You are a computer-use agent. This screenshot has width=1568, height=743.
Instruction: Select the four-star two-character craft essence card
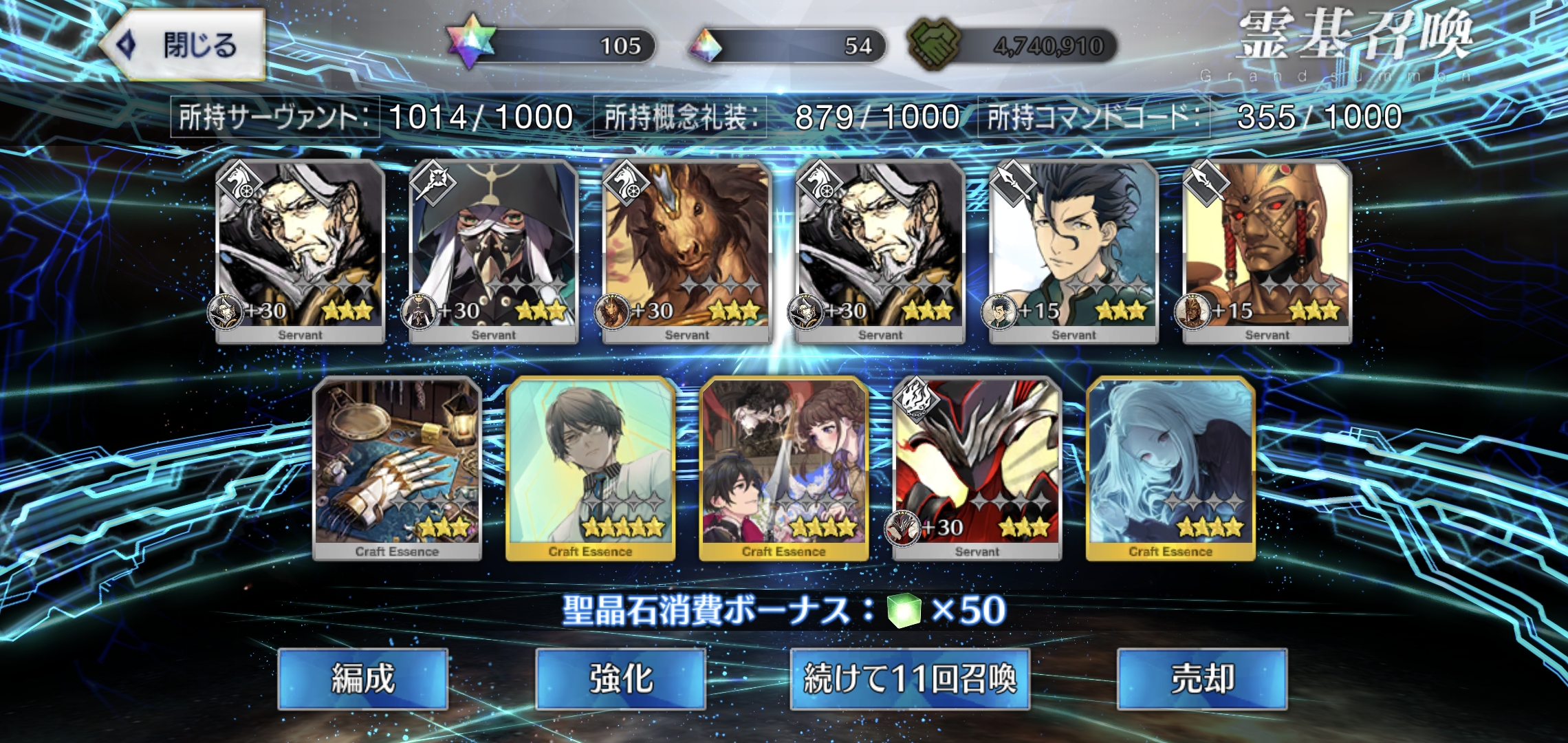tap(783, 468)
